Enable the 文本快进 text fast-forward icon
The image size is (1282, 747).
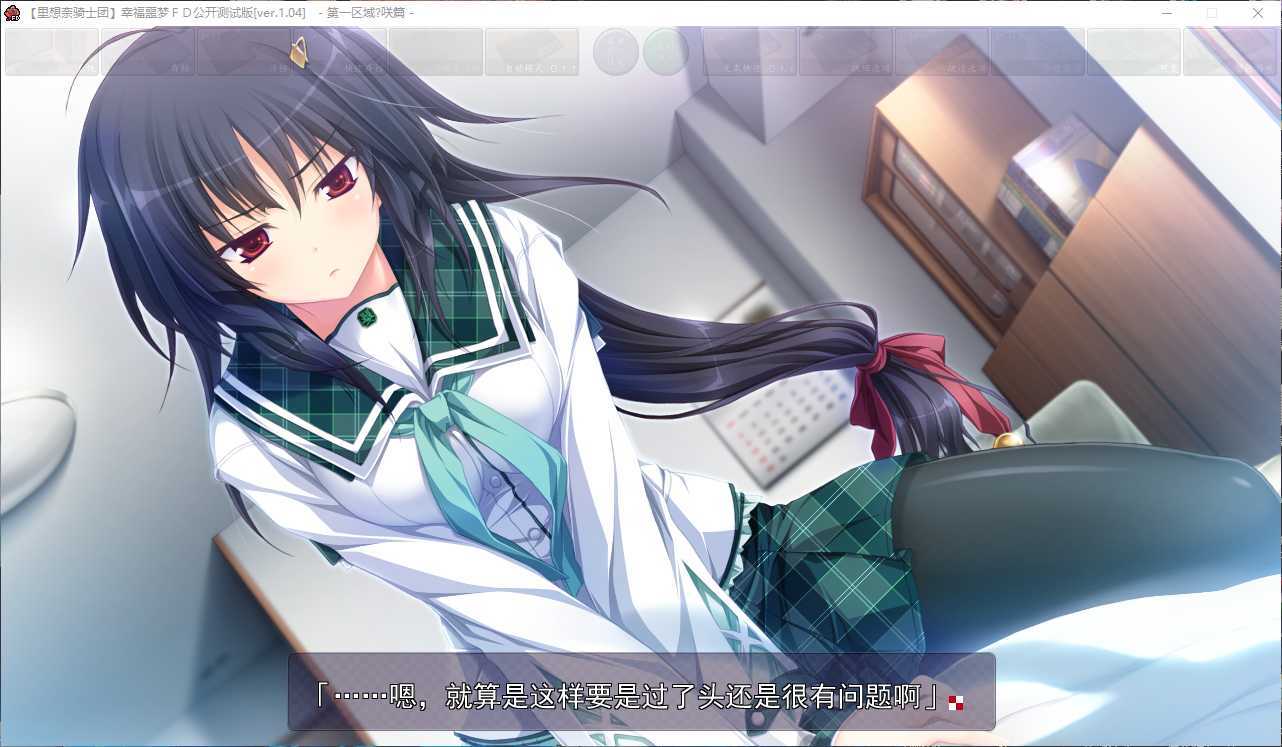pyautogui.click(x=750, y=52)
